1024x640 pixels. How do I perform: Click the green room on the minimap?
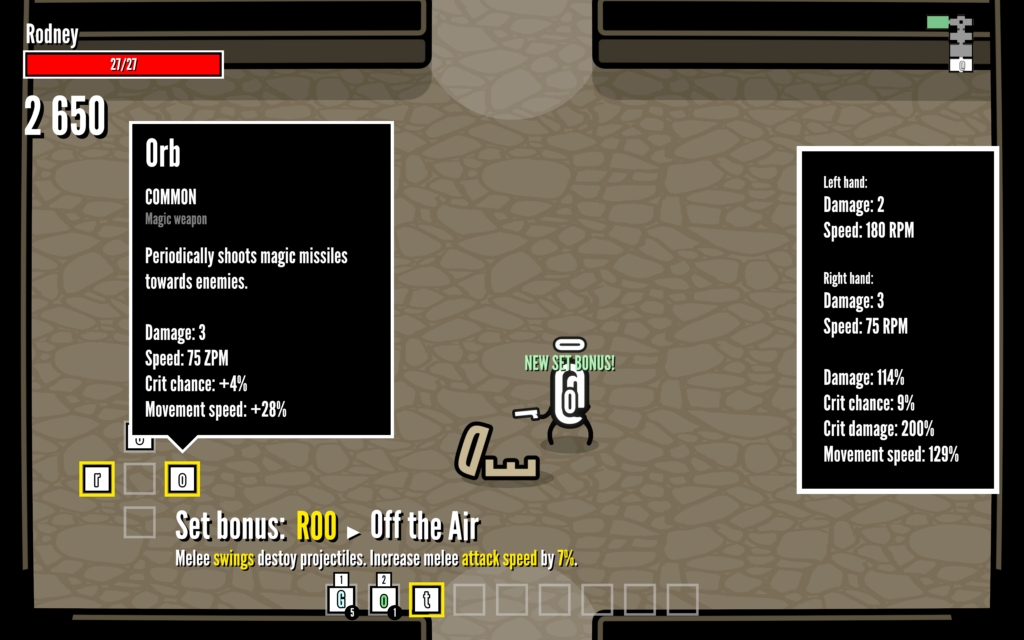point(938,22)
